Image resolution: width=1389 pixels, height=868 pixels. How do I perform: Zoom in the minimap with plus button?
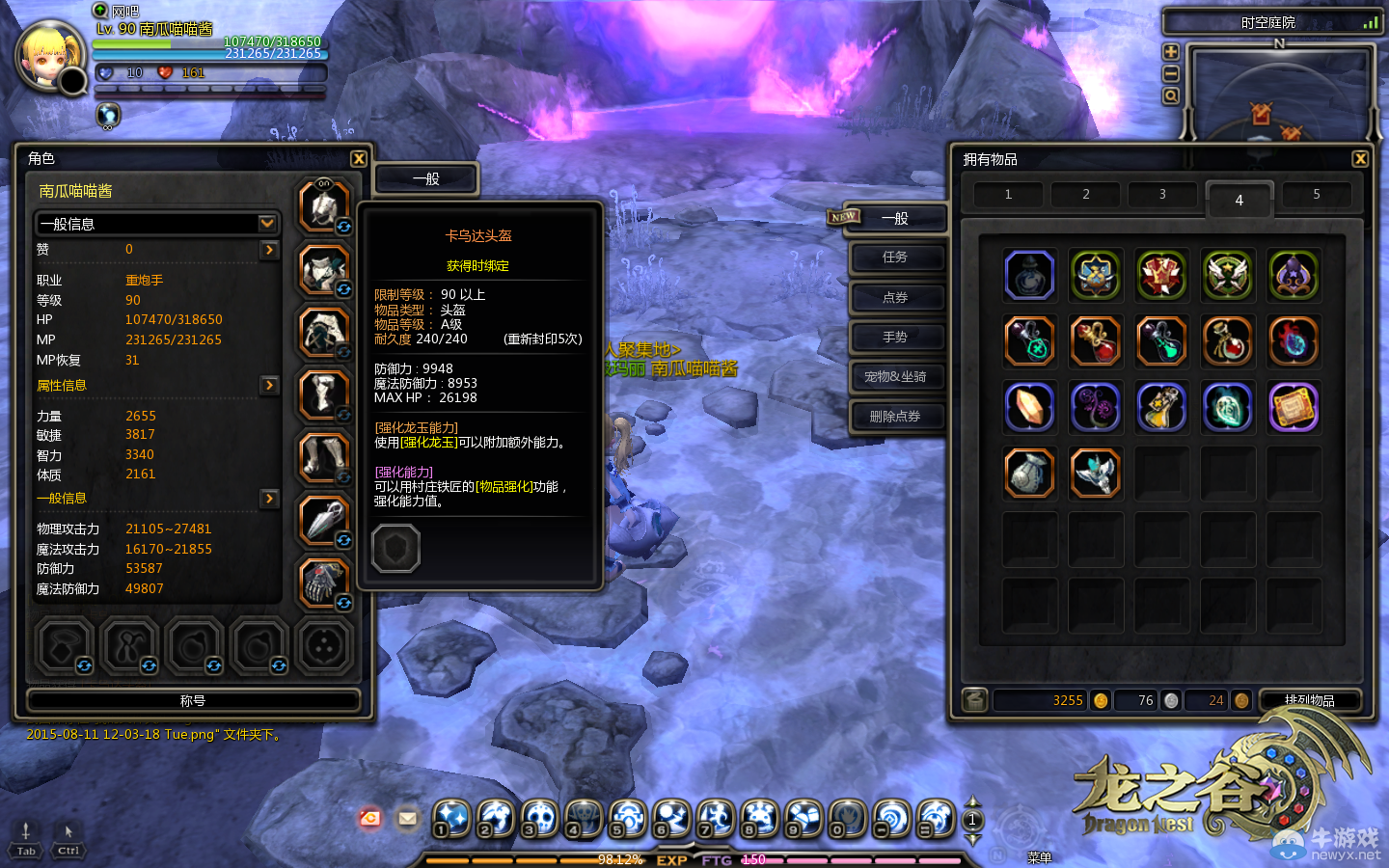coord(1171,52)
